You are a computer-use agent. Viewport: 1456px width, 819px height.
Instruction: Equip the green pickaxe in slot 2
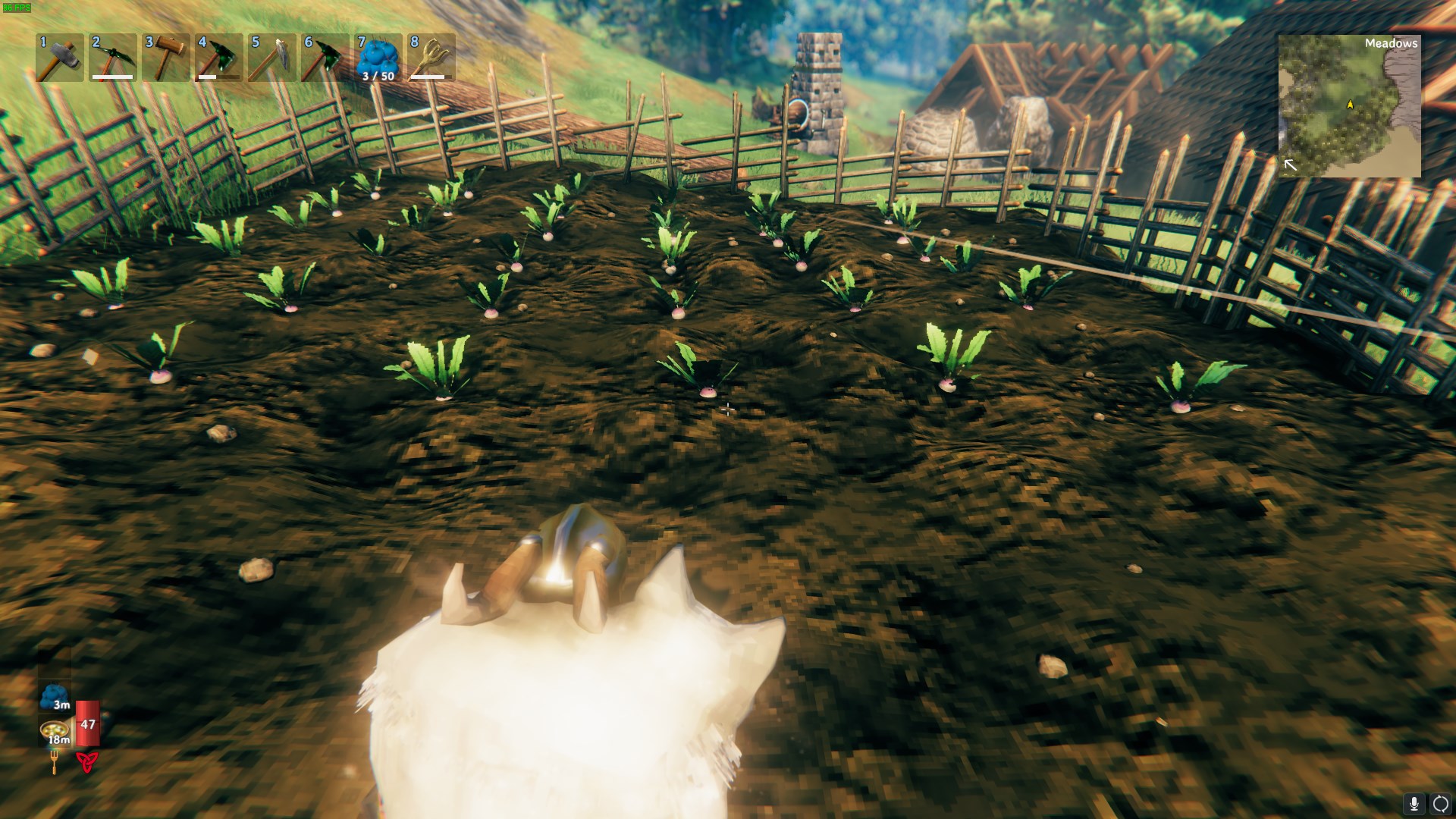click(x=113, y=58)
